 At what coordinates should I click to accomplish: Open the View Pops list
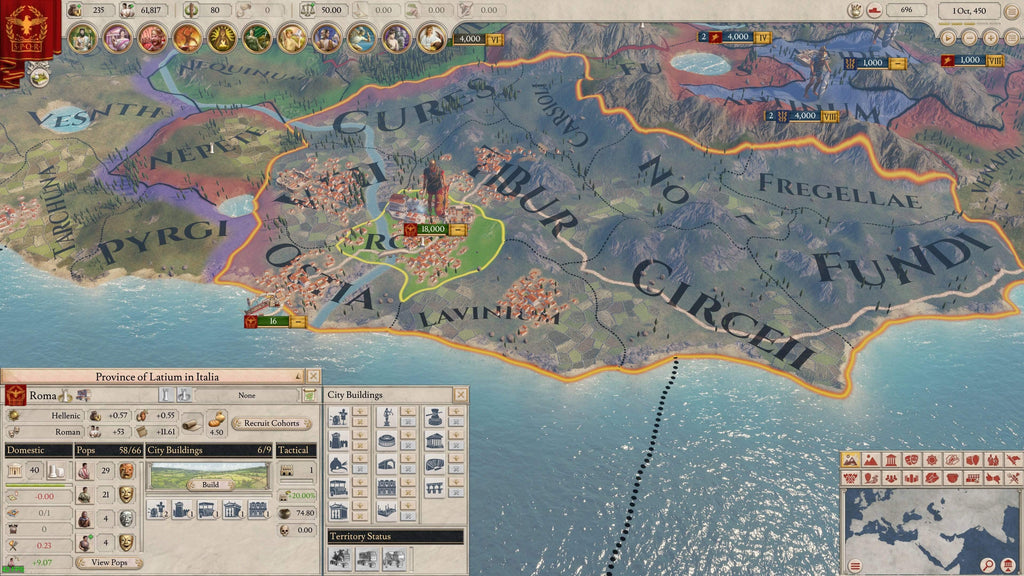point(110,562)
